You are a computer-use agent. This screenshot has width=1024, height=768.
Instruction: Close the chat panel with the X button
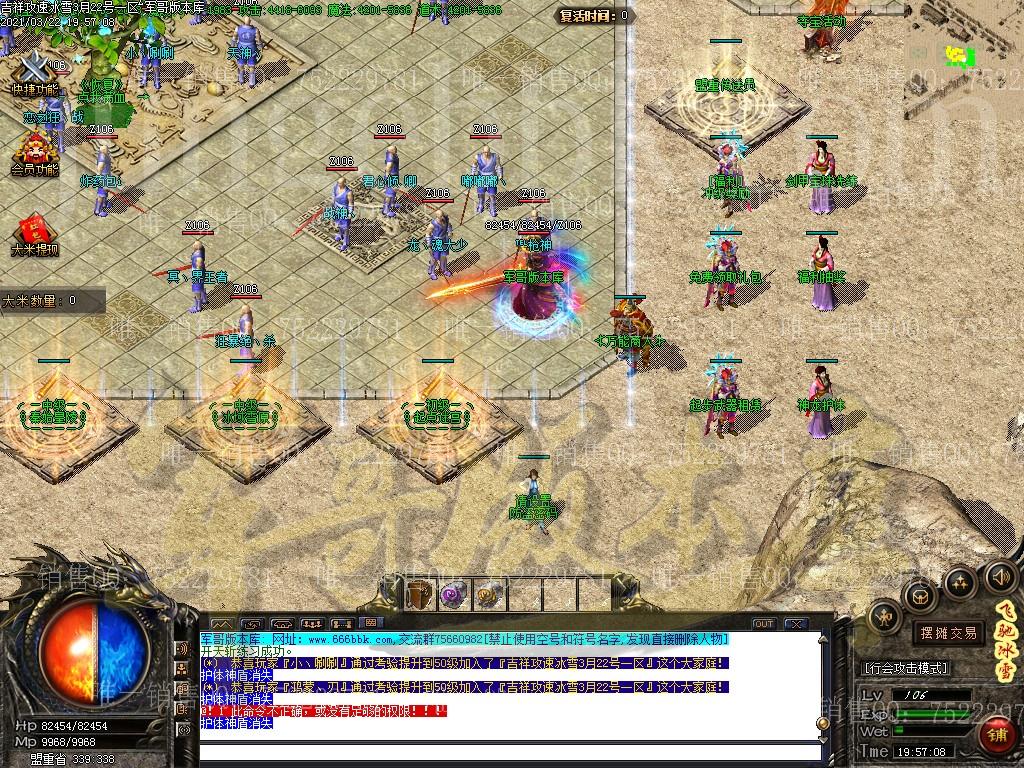point(796,624)
